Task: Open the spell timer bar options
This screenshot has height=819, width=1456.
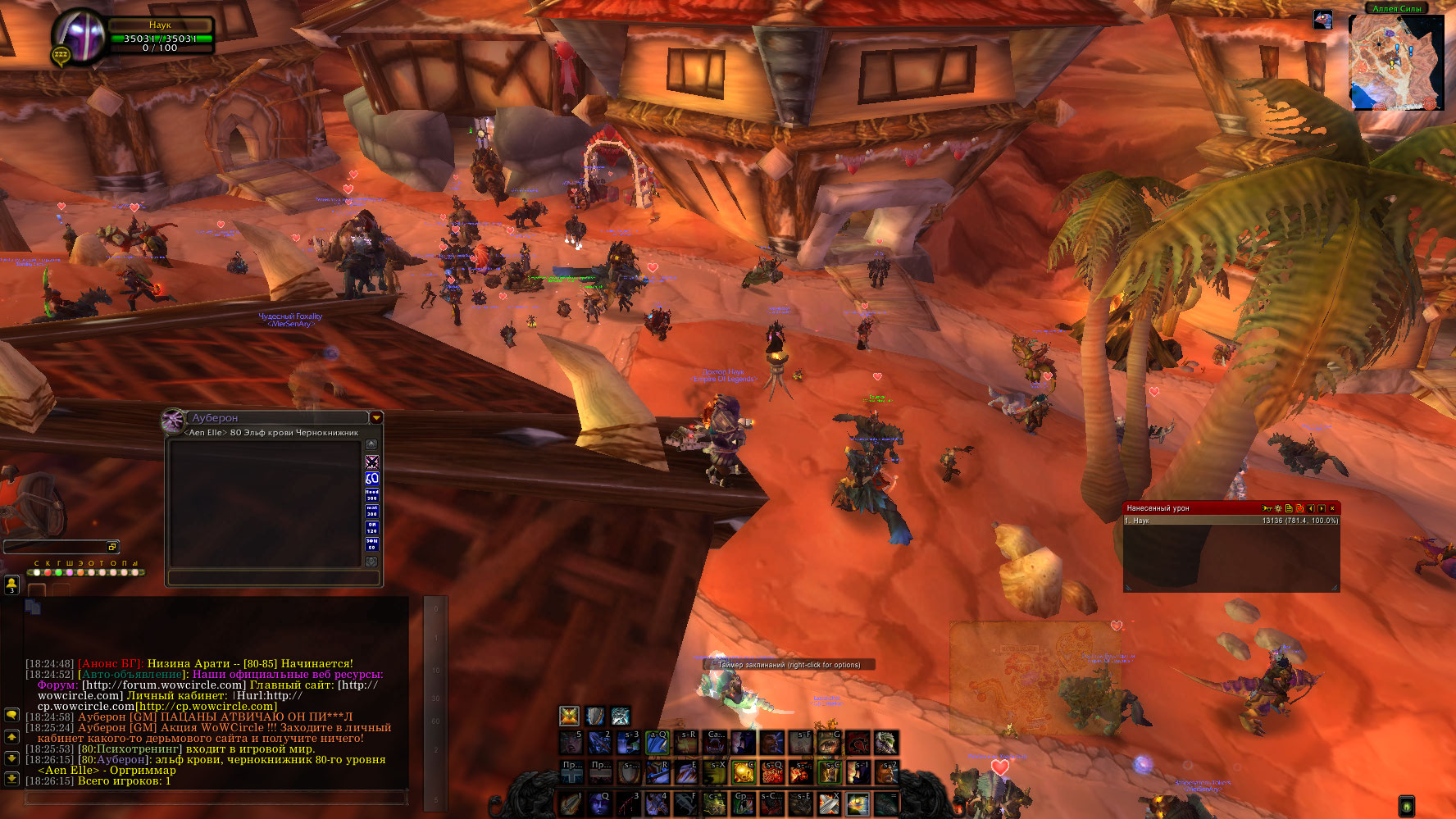Action: [789, 665]
